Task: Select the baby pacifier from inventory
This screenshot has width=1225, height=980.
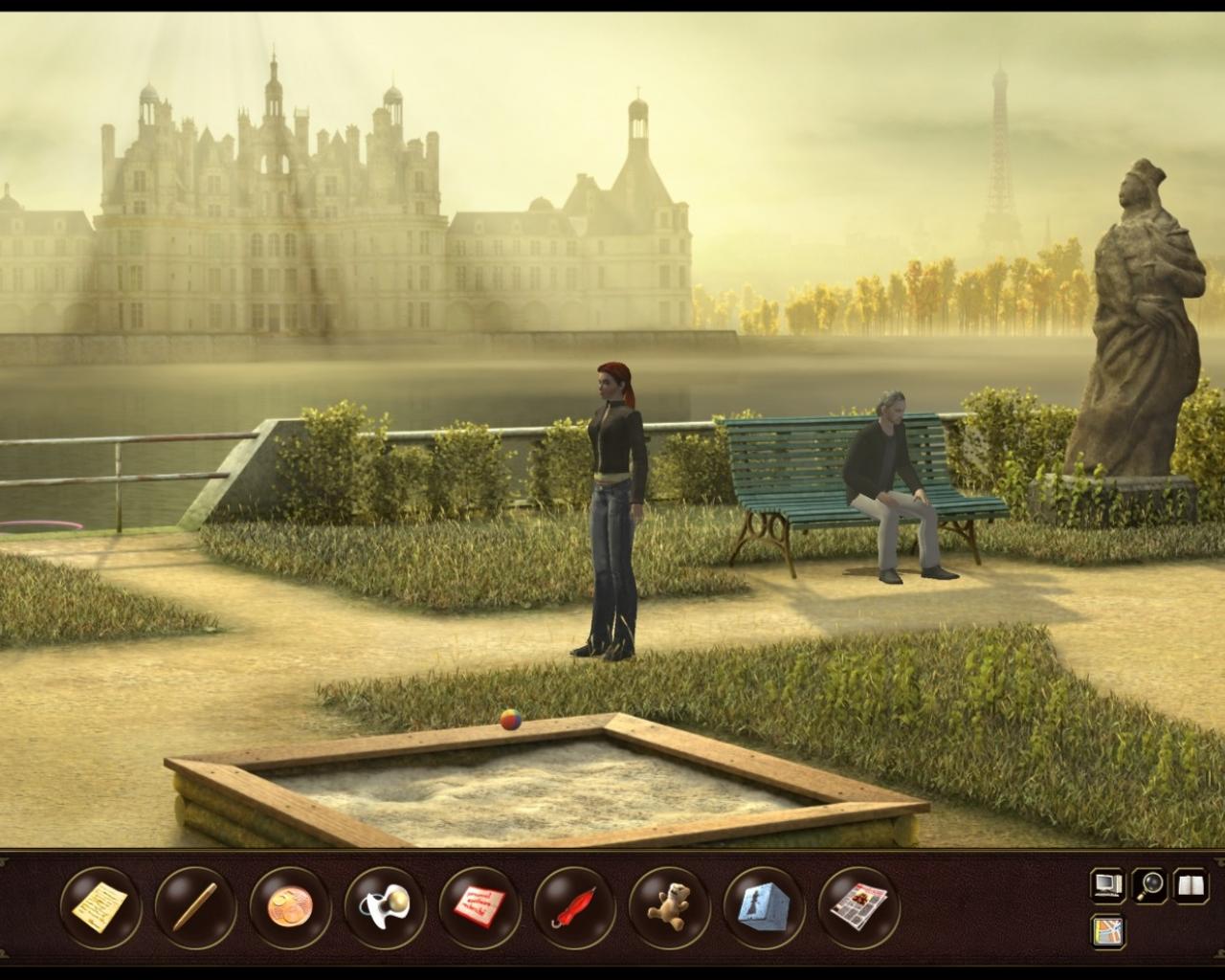Action: coord(382,903)
